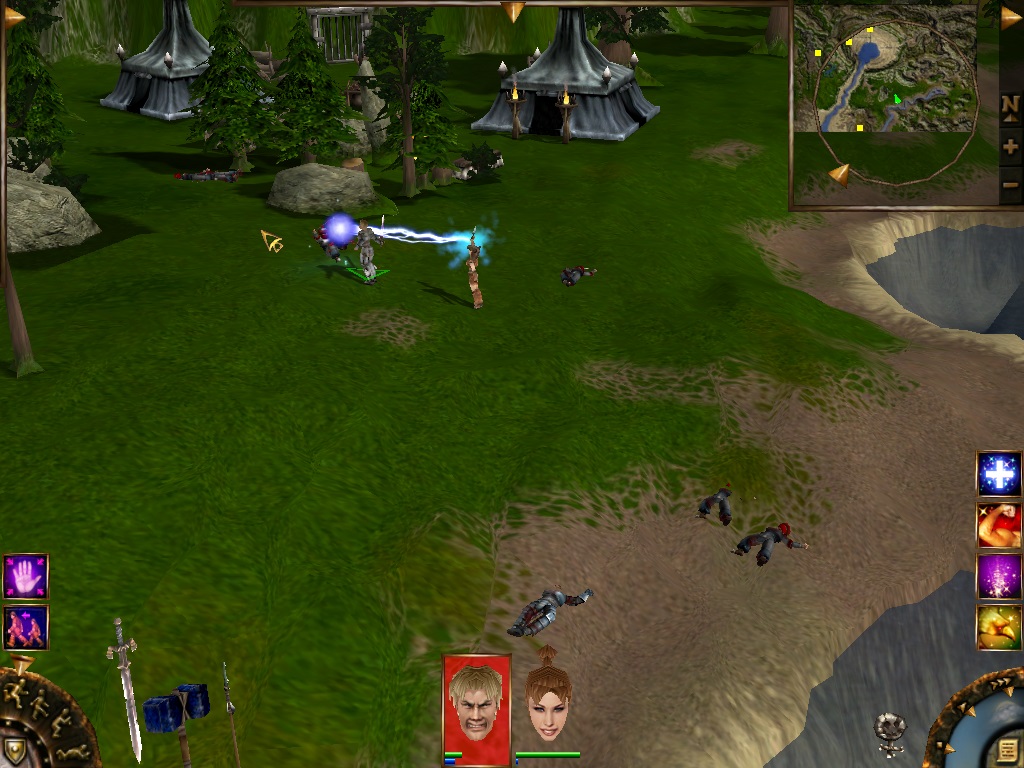Zoom out the minimap with minus
The width and height of the screenshot is (1024, 768).
[1010, 184]
